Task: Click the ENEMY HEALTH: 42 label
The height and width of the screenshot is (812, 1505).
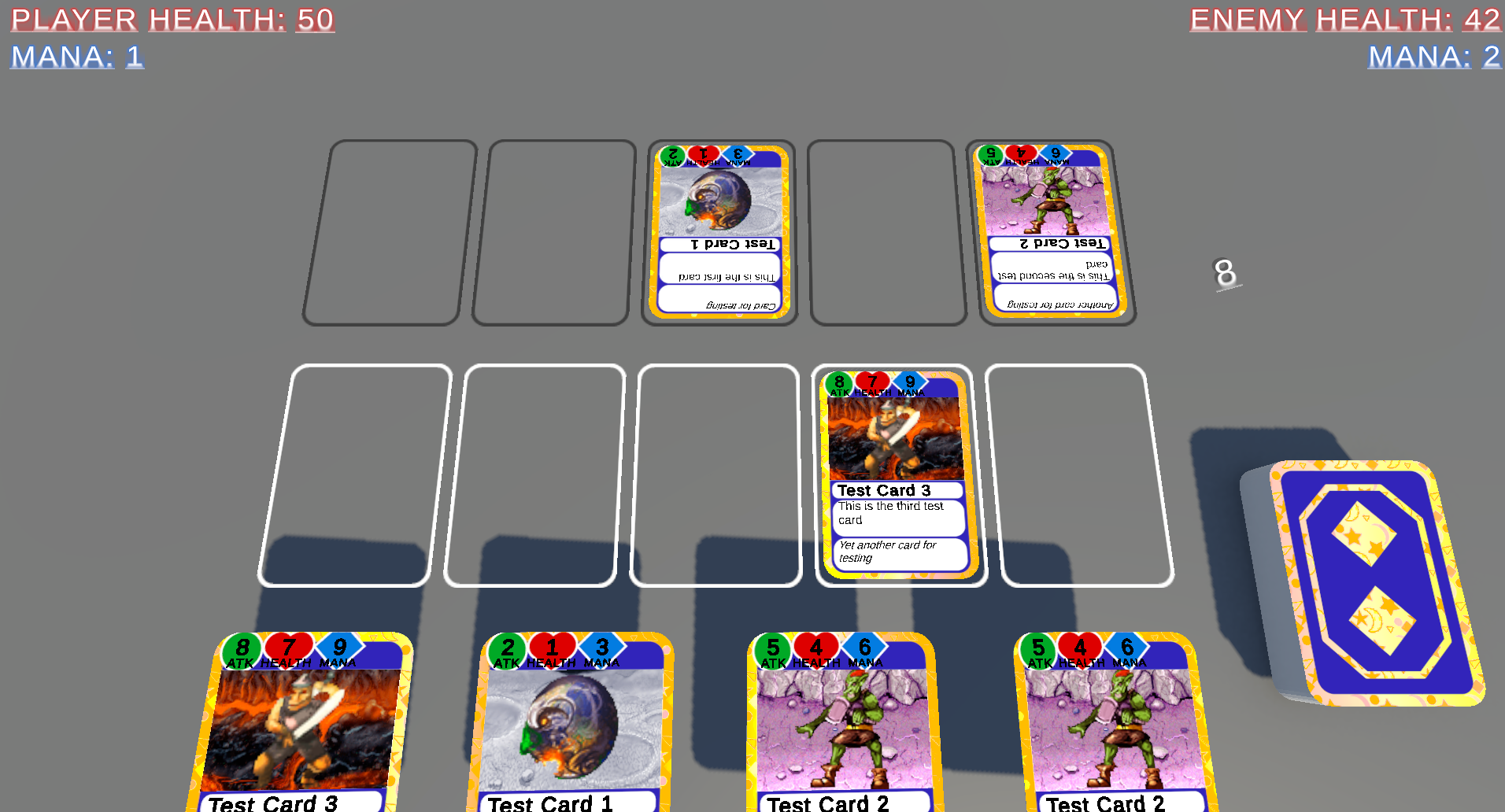Action: point(1346,19)
